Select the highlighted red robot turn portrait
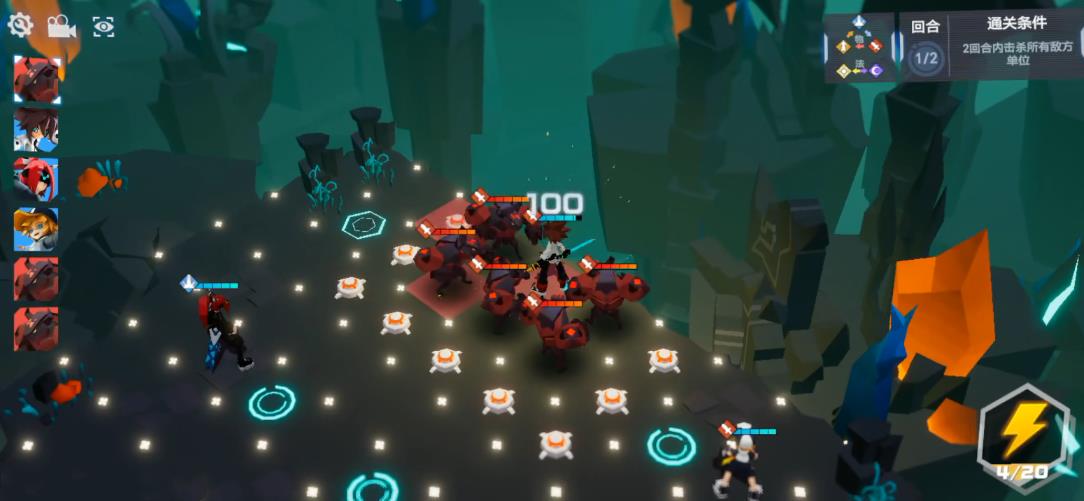Image resolution: width=1084 pixels, height=501 pixels. [36, 80]
